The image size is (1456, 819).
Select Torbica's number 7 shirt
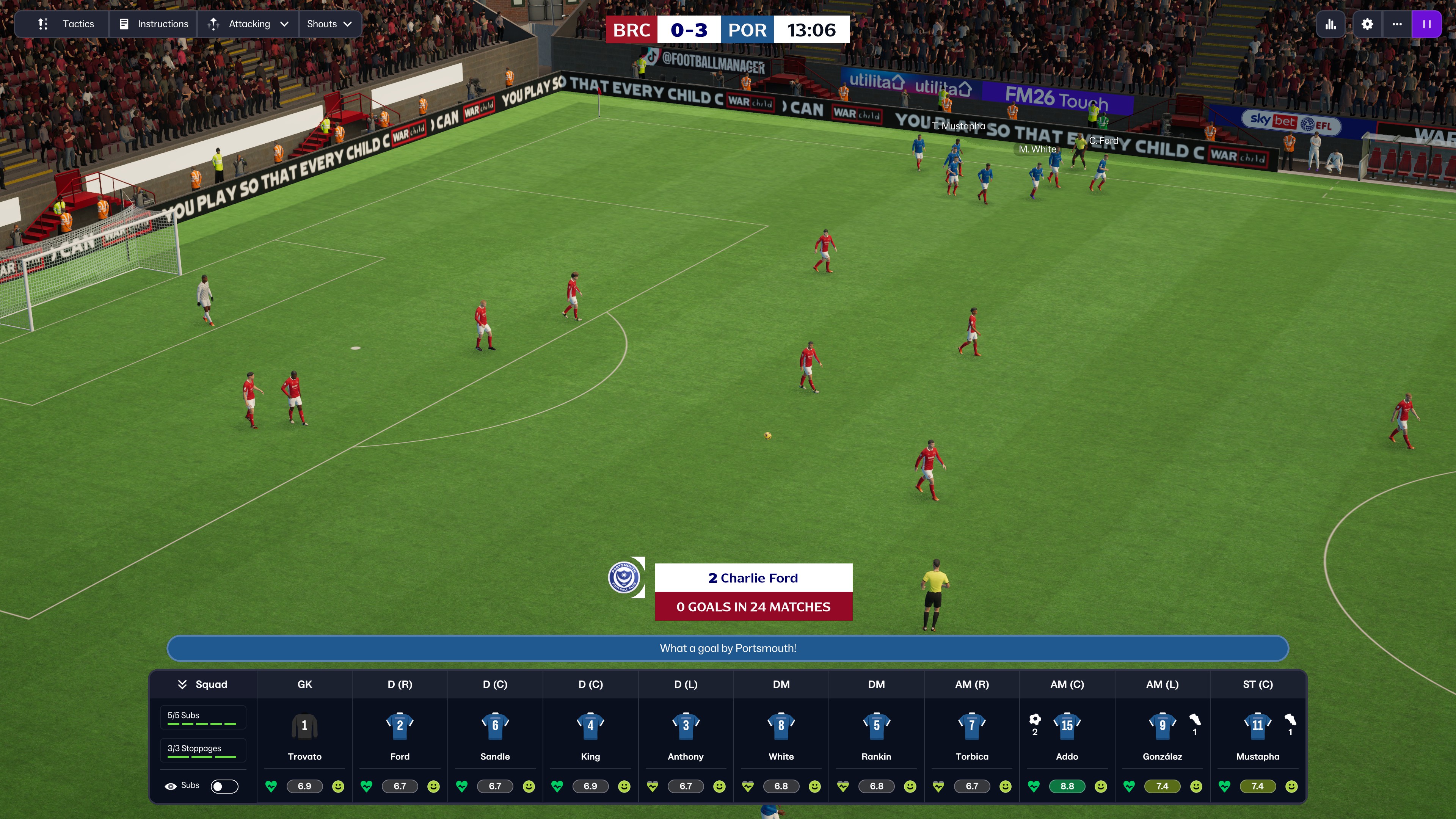(971, 725)
